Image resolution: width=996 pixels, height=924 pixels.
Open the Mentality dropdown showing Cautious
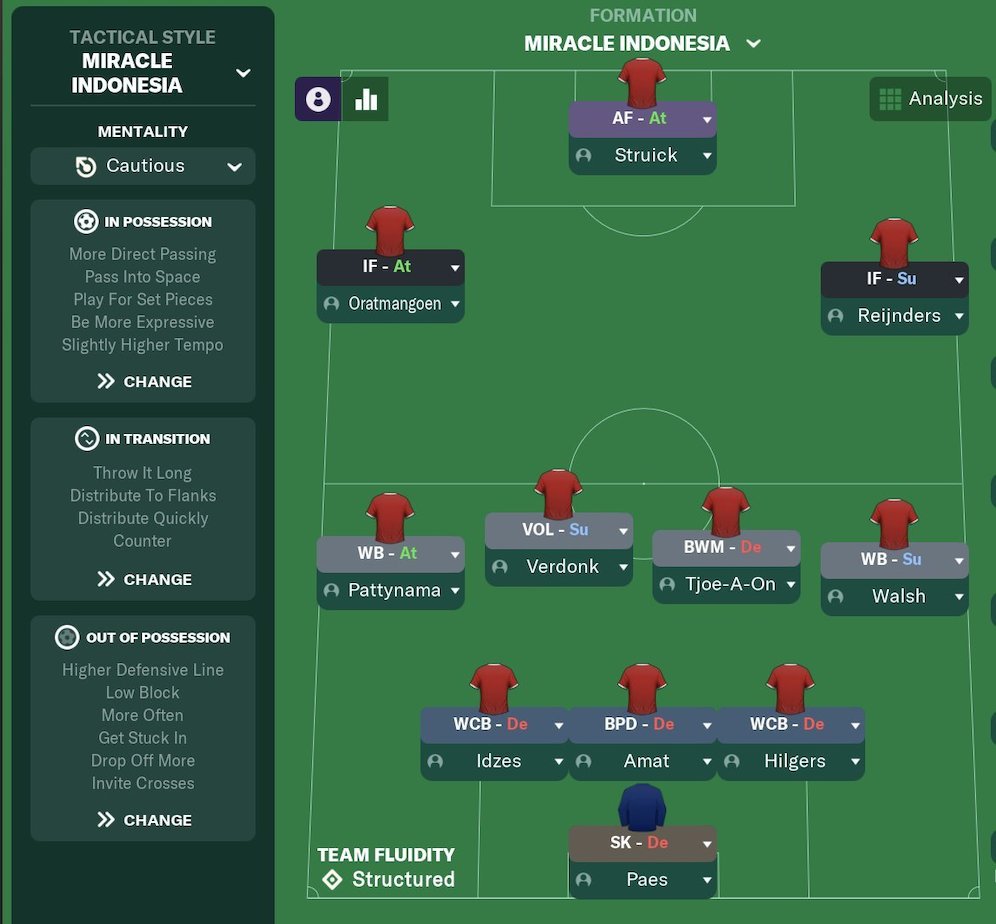coord(143,167)
